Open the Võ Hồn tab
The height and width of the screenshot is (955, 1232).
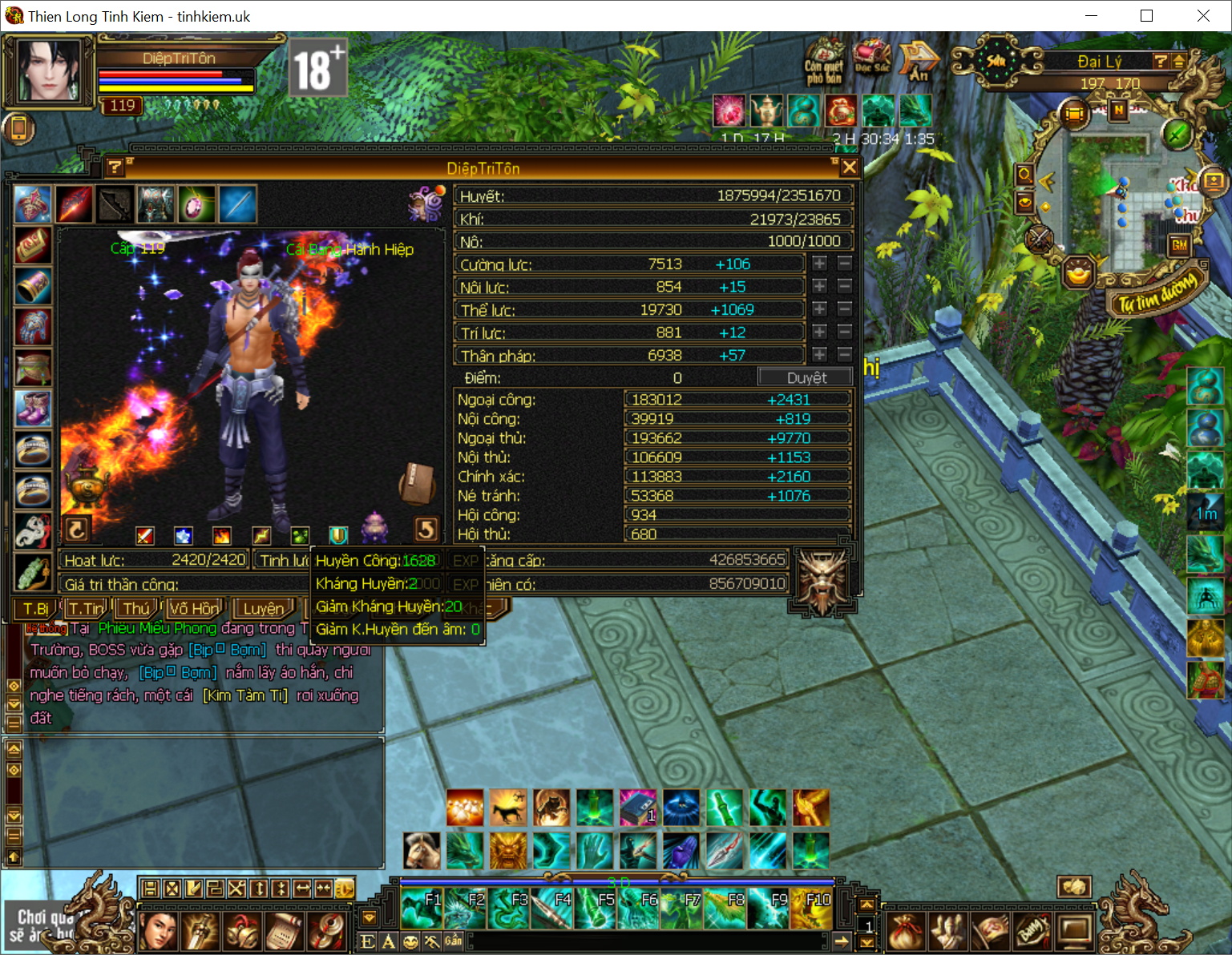pos(193,609)
